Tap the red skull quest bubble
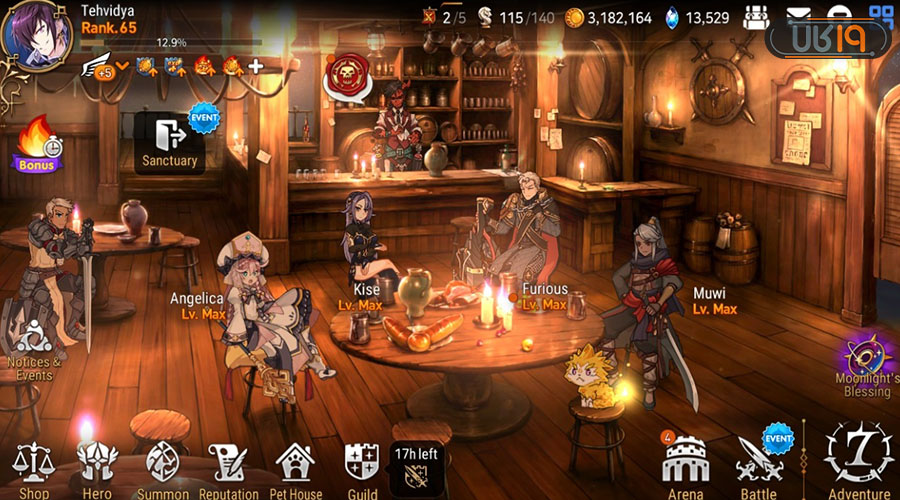 click(346, 72)
